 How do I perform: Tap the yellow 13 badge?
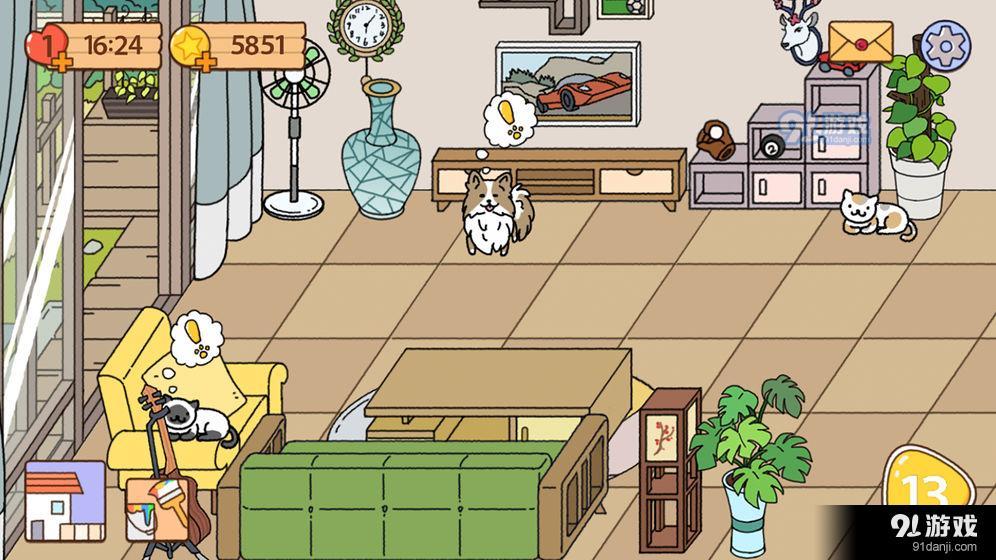(927, 490)
